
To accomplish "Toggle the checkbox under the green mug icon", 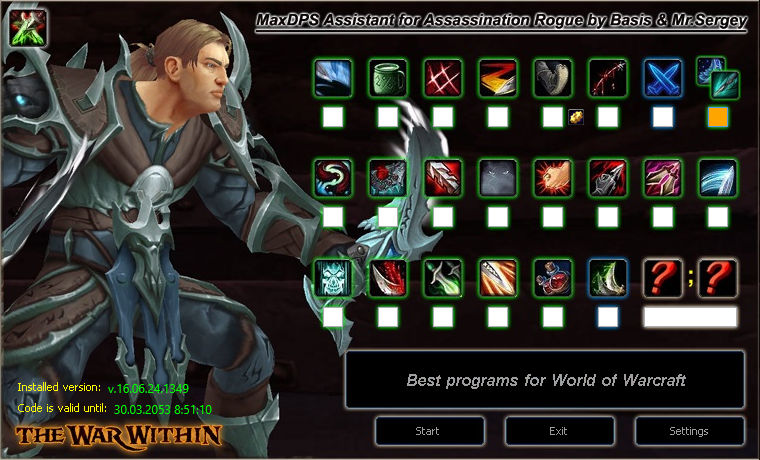I will click(387, 117).
